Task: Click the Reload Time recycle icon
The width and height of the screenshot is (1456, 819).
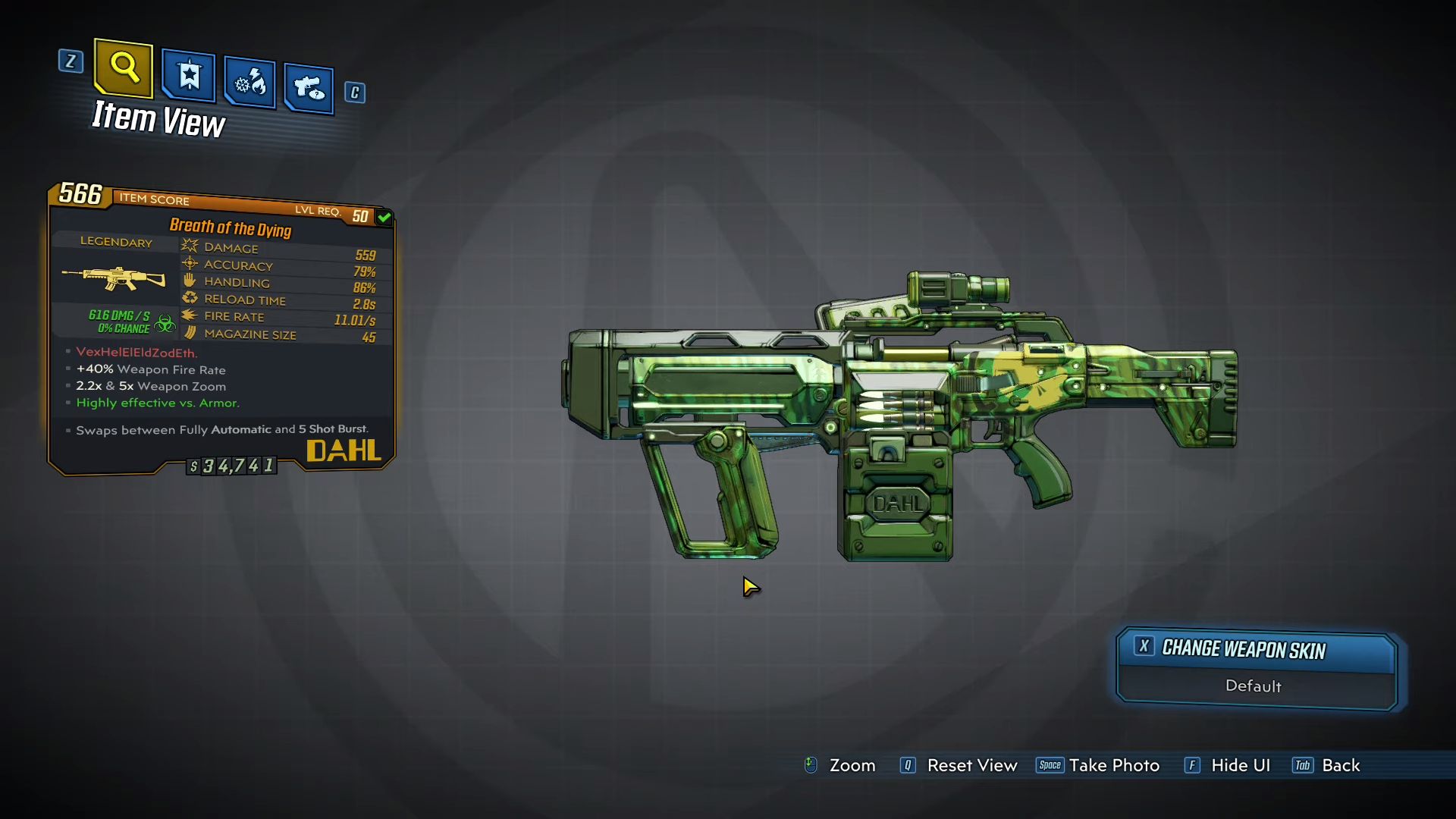Action: [x=188, y=298]
